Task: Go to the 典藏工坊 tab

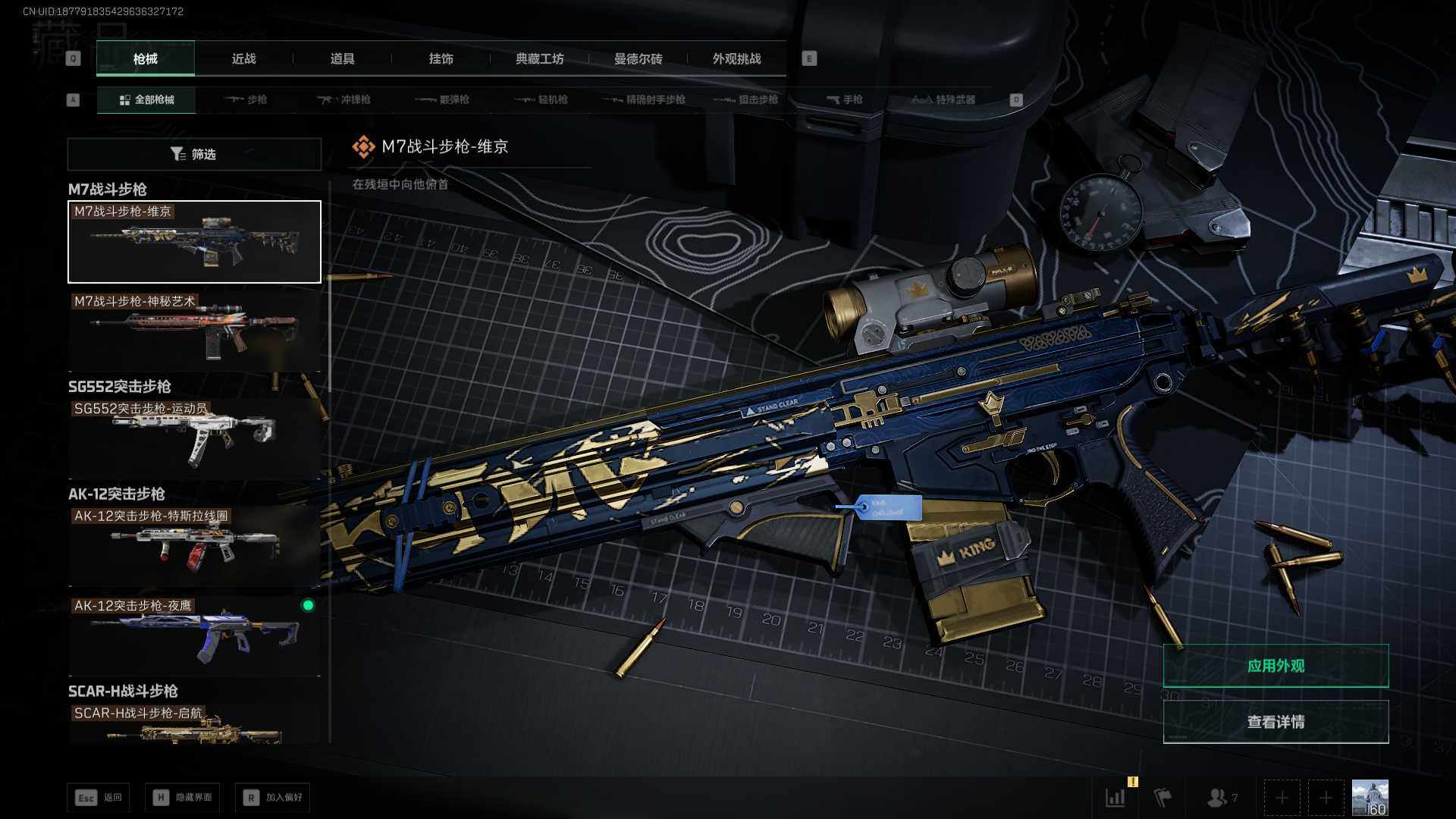Action: tap(539, 58)
